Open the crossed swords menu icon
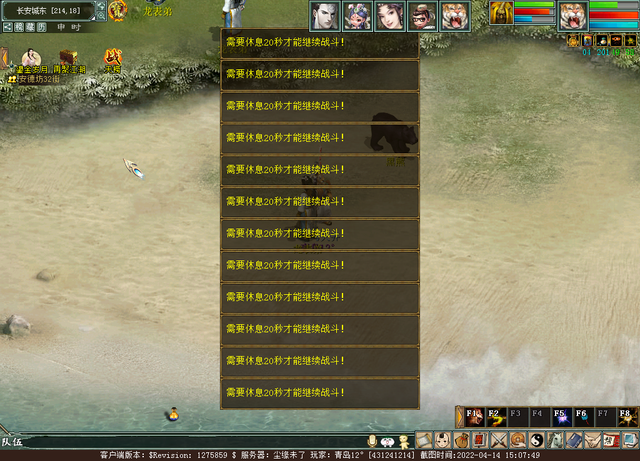The width and height of the screenshot is (640, 461). [498, 440]
